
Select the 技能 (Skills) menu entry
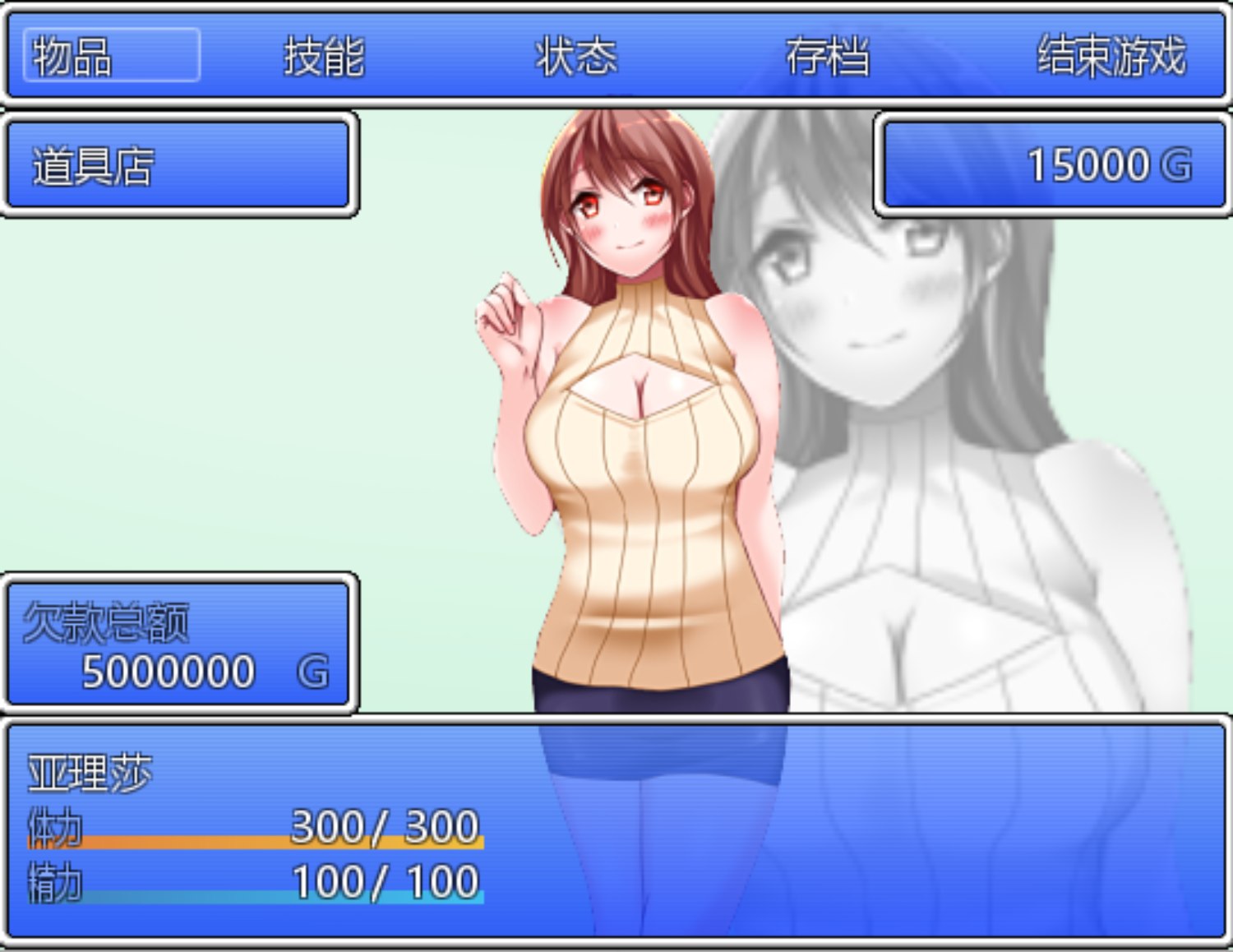click(324, 56)
